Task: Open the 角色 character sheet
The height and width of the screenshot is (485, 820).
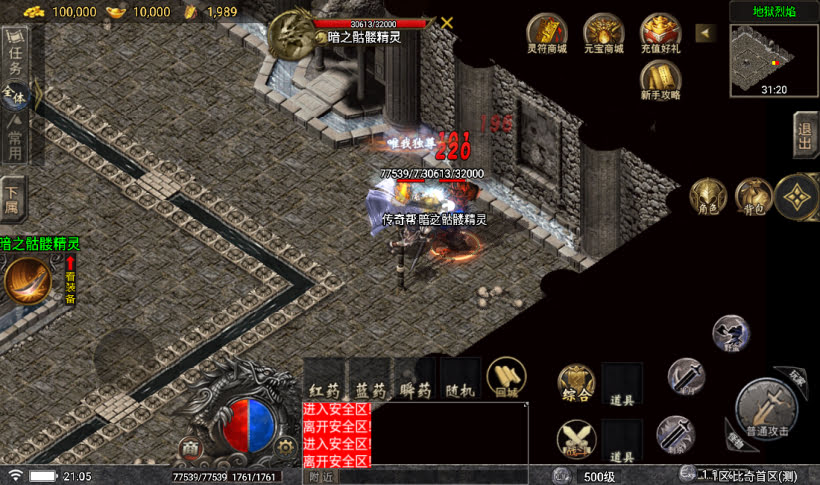Action: (707, 195)
